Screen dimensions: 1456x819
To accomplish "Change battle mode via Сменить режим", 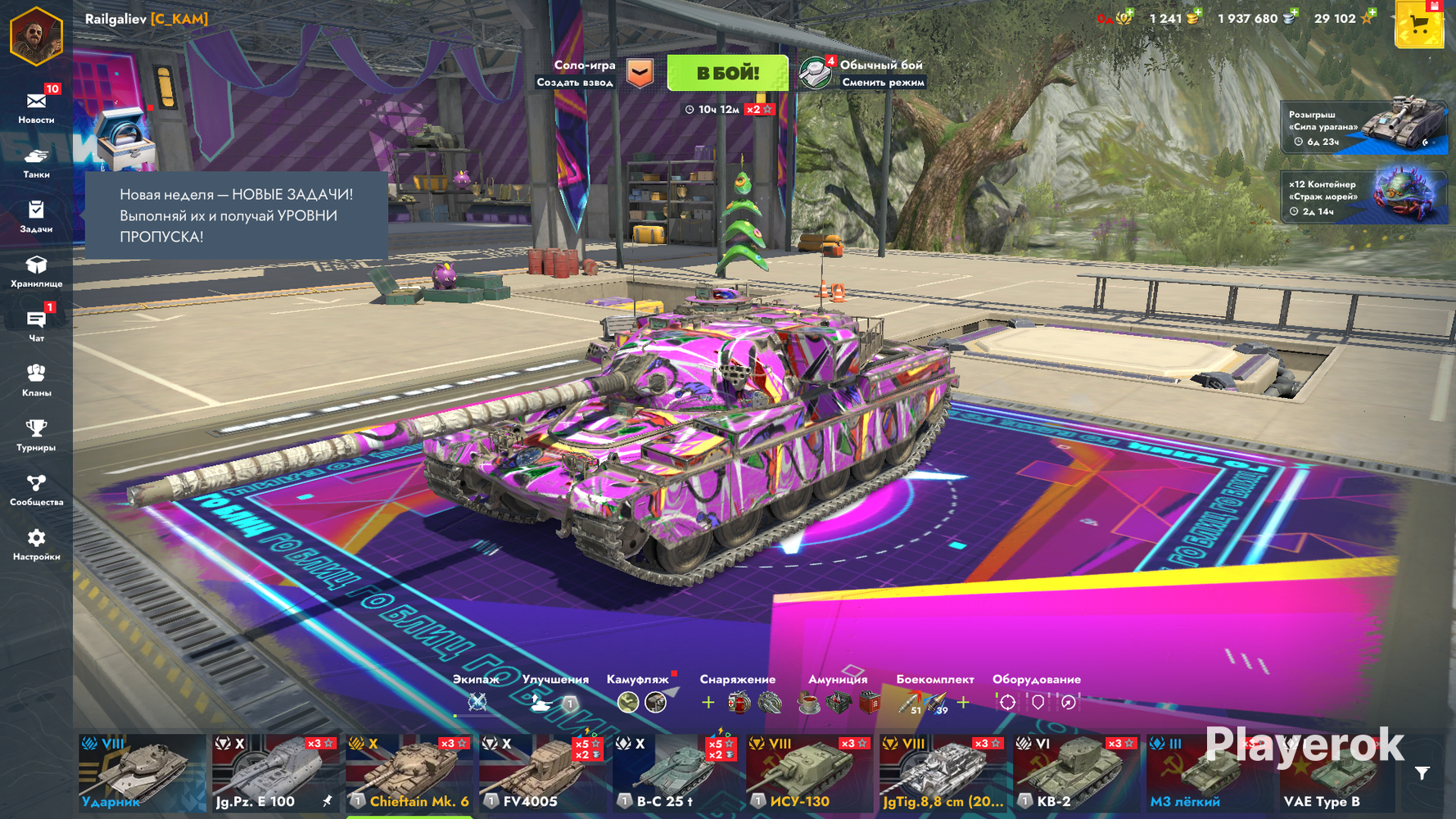I will [882, 82].
